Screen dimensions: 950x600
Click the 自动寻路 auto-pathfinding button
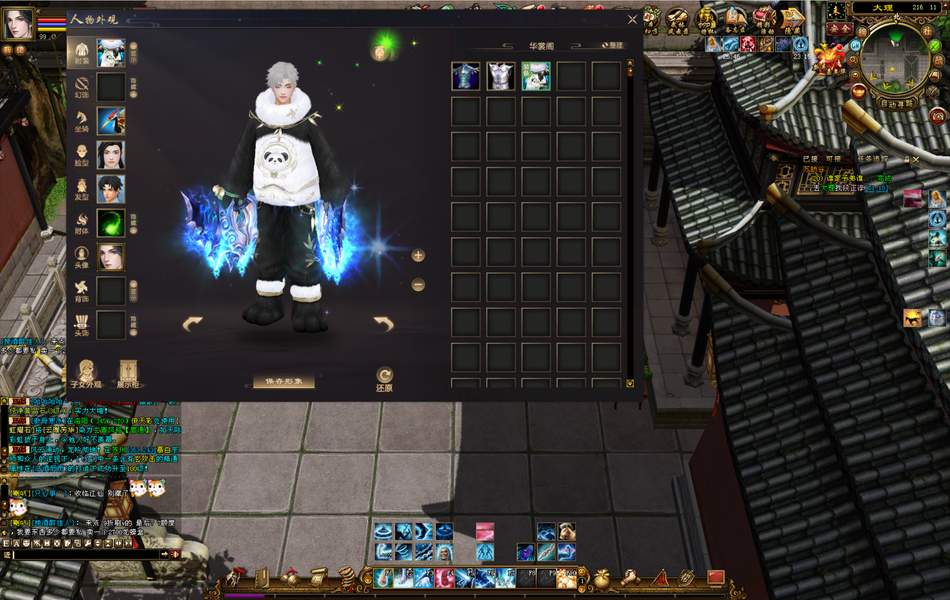click(x=896, y=103)
